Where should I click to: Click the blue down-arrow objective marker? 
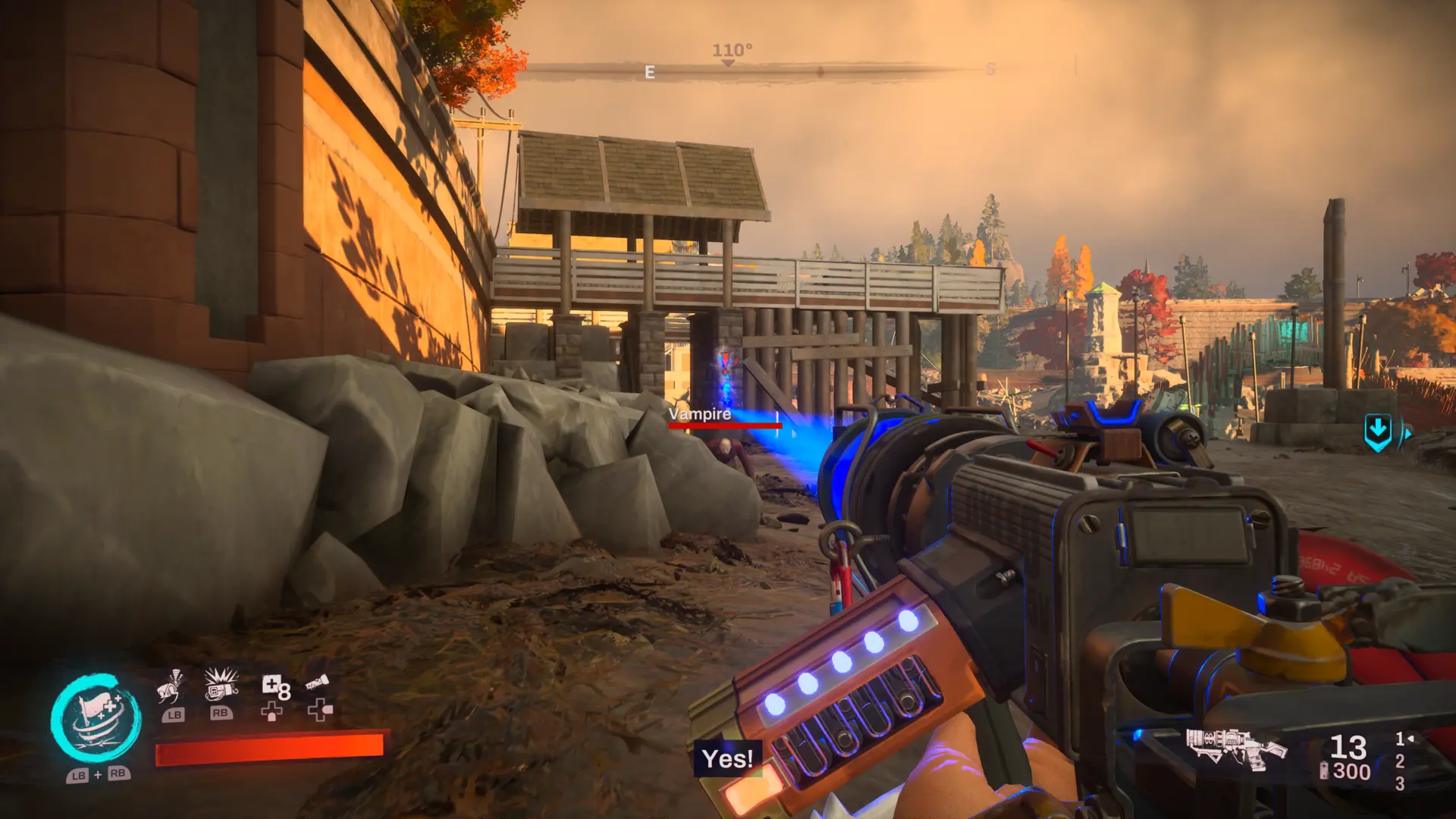click(1378, 432)
